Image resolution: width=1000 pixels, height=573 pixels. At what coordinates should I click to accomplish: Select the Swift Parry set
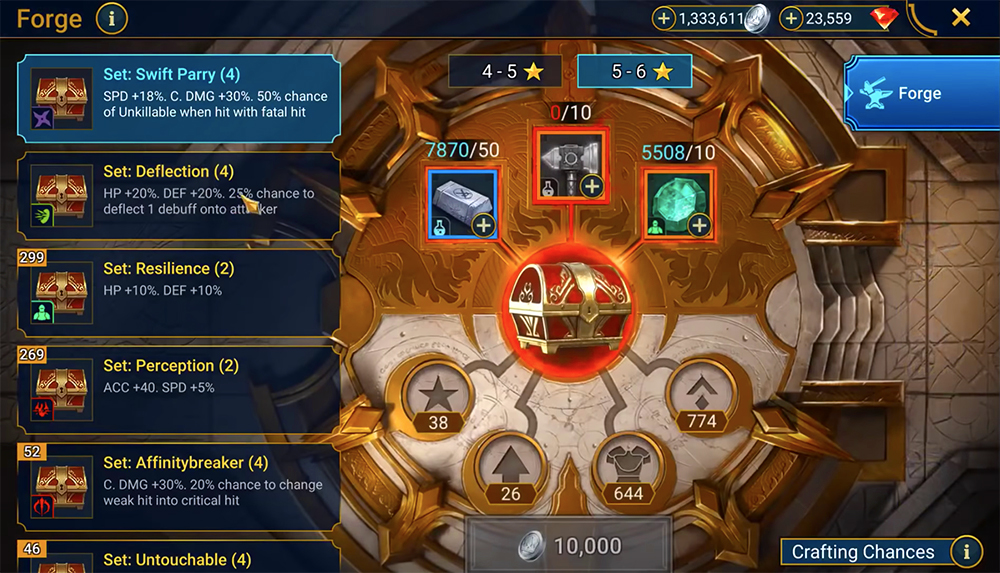(x=178, y=95)
